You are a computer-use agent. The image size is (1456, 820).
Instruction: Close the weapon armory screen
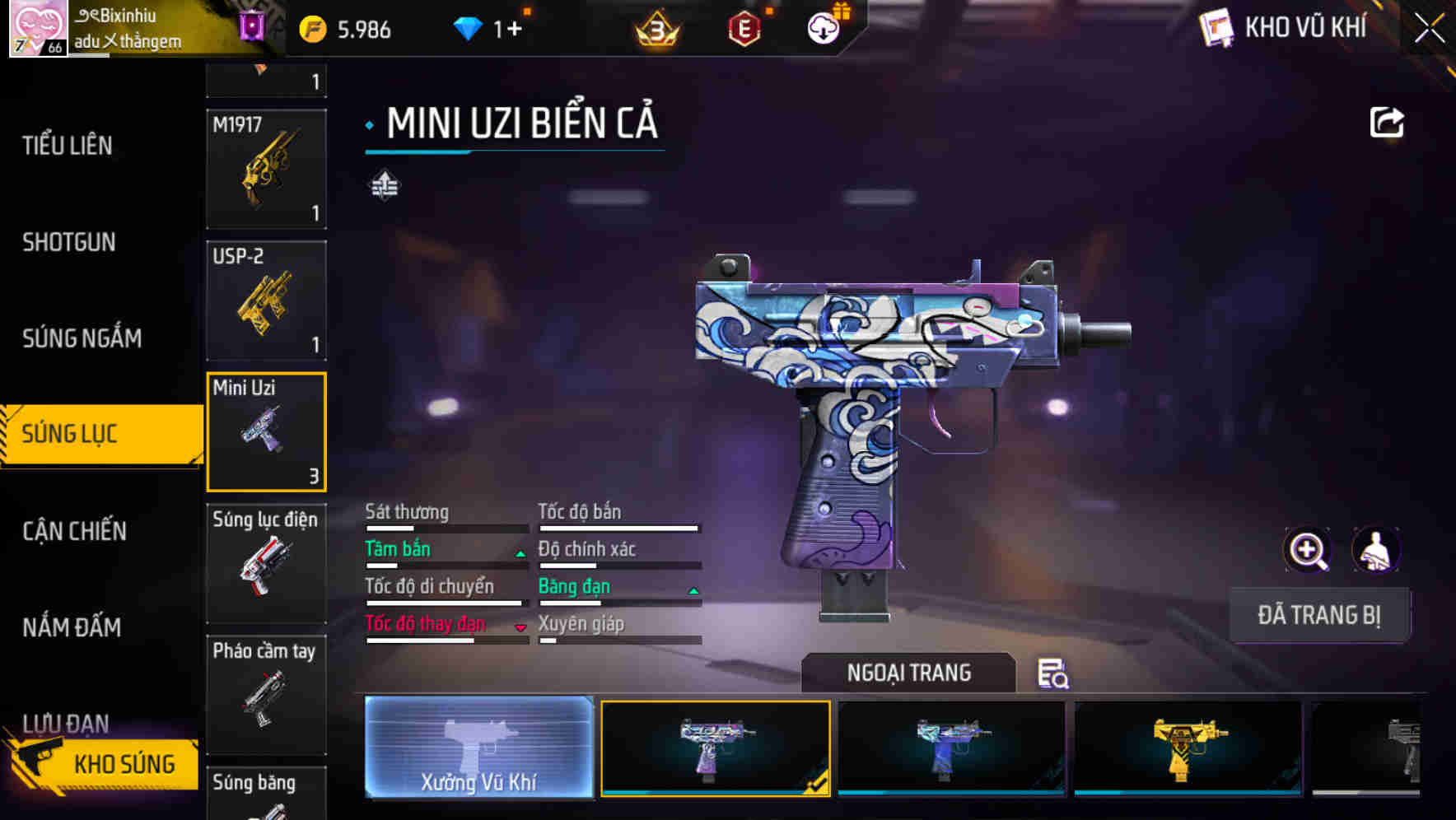pos(1430,29)
